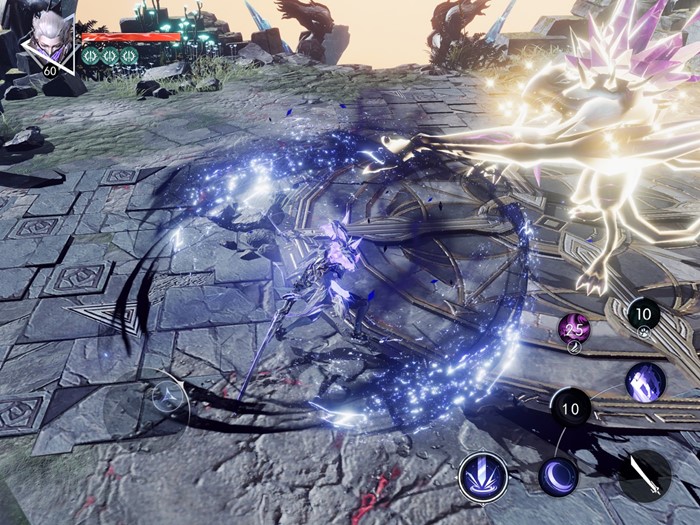700x525 pixels.
Task: Activate the crescent moon skill
Action: [x=558, y=475]
